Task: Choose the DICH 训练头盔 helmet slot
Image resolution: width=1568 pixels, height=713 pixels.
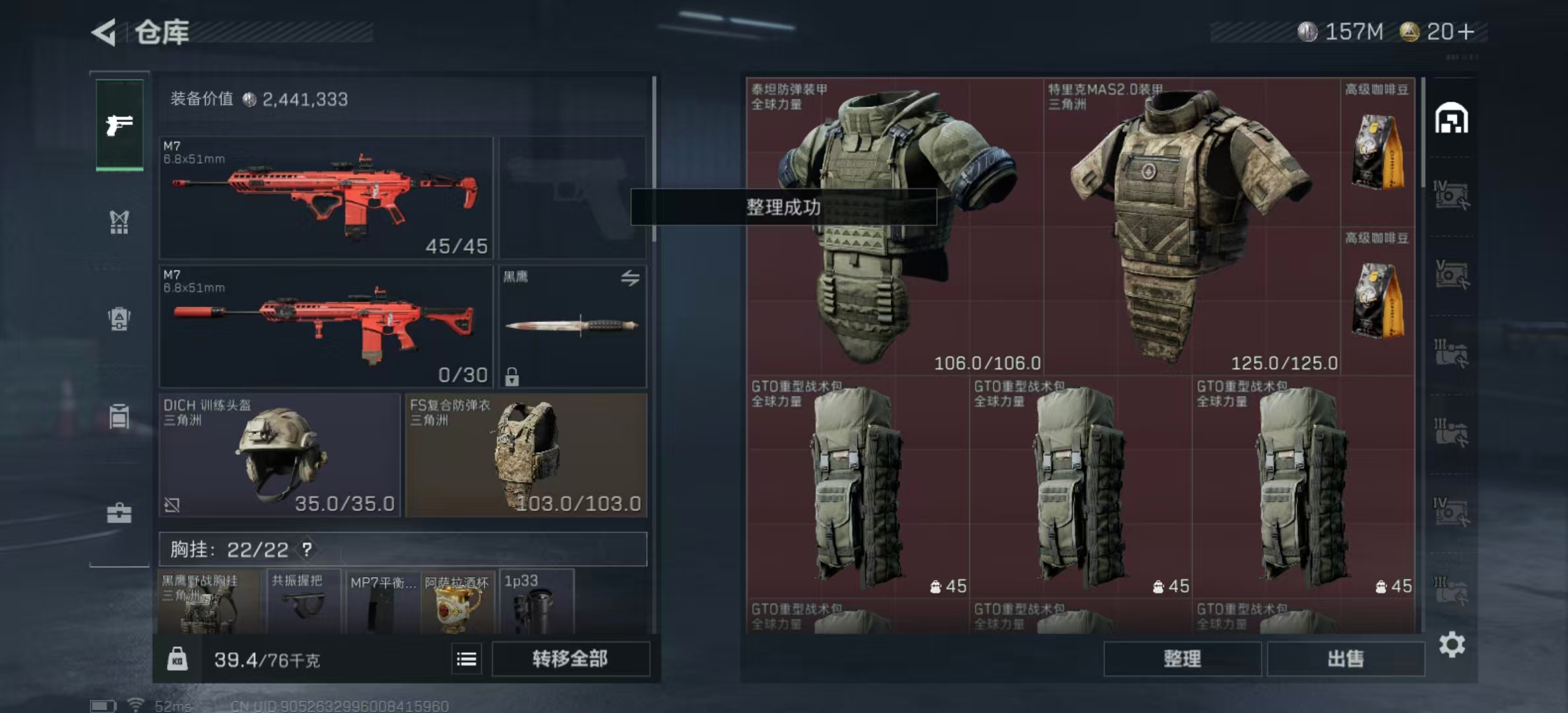Action: click(x=280, y=456)
